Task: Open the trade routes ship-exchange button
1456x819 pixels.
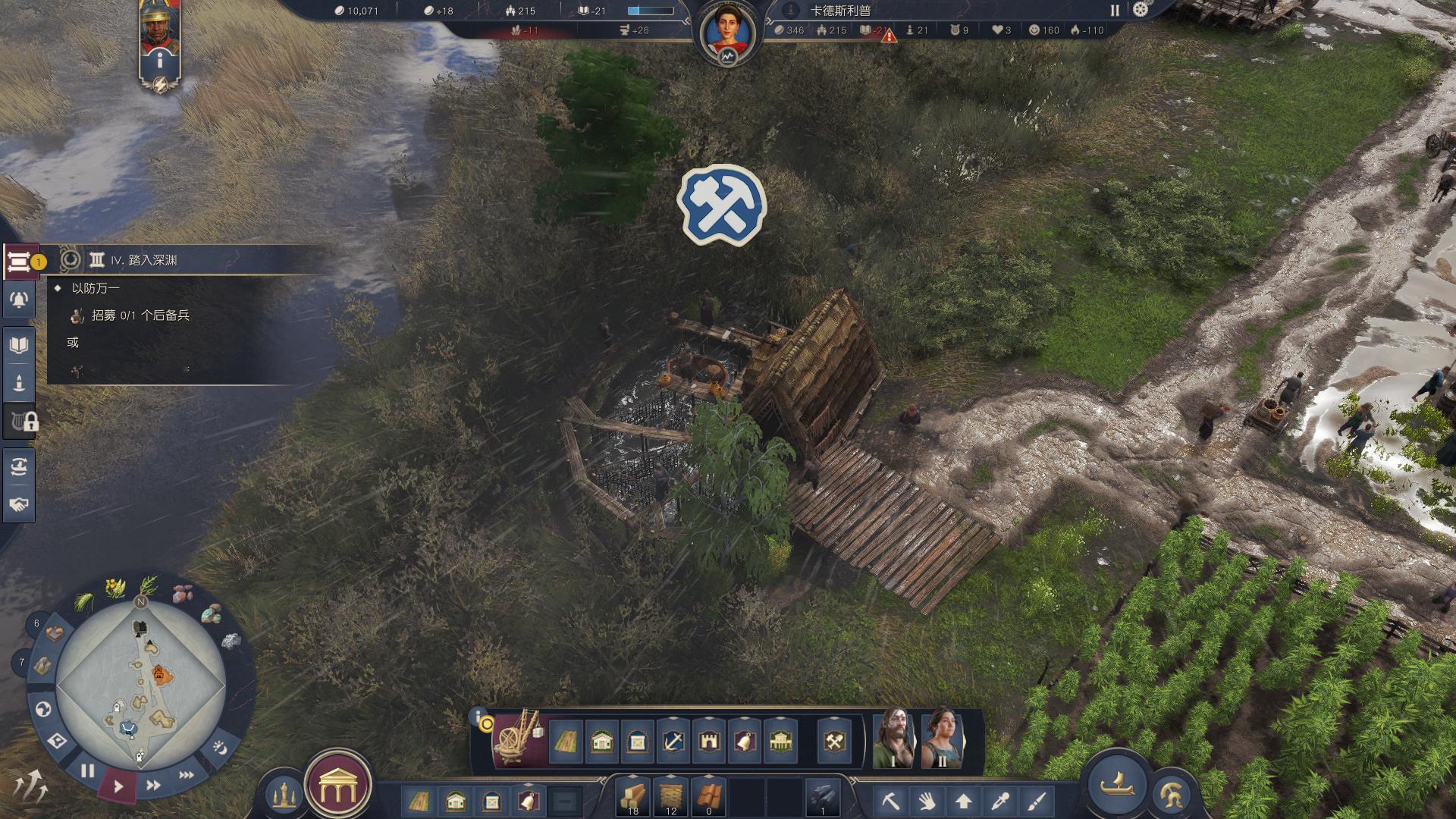Action: 19,466
